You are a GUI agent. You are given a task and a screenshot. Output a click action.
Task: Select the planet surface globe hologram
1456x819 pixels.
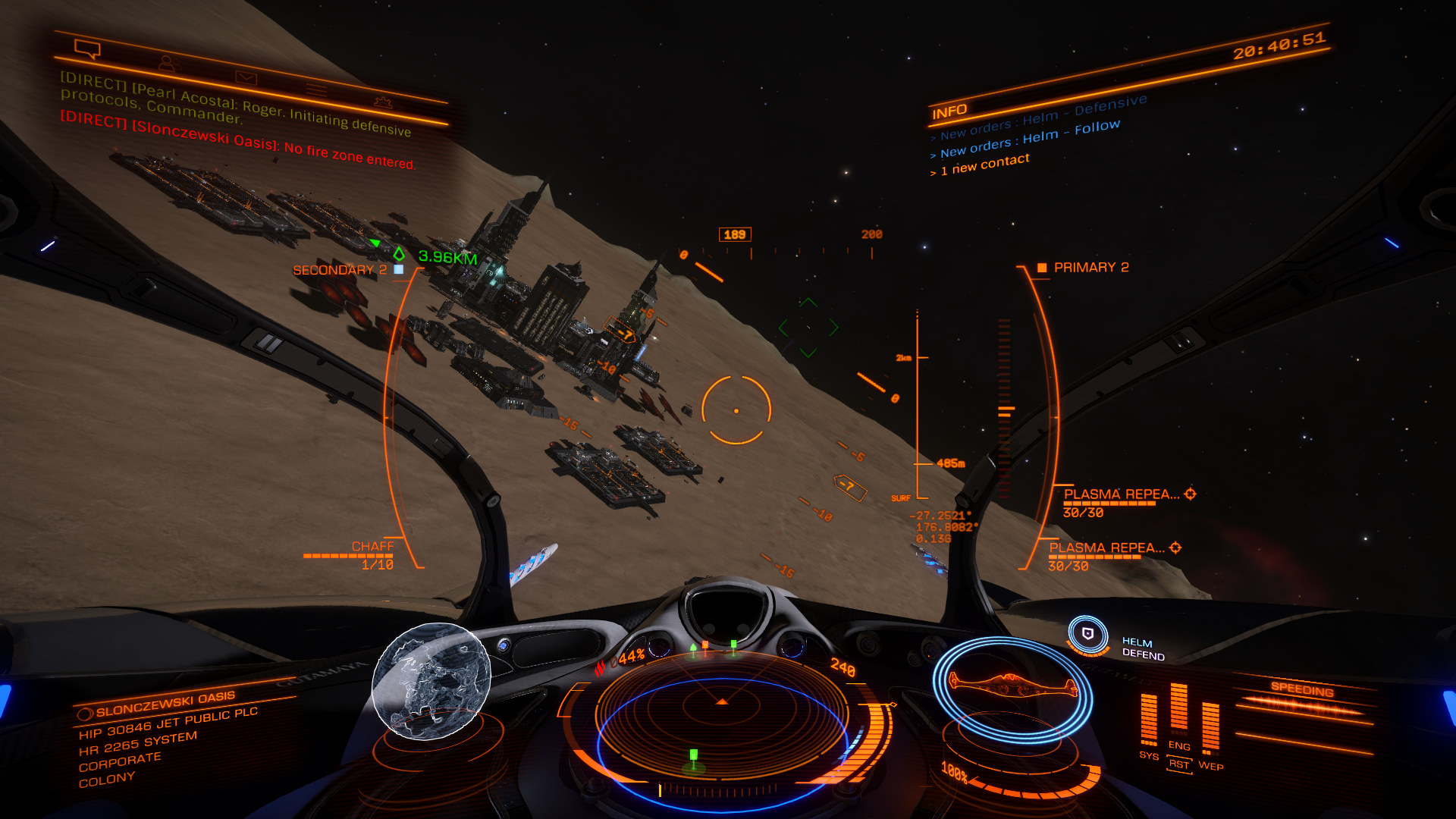coord(431,679)
